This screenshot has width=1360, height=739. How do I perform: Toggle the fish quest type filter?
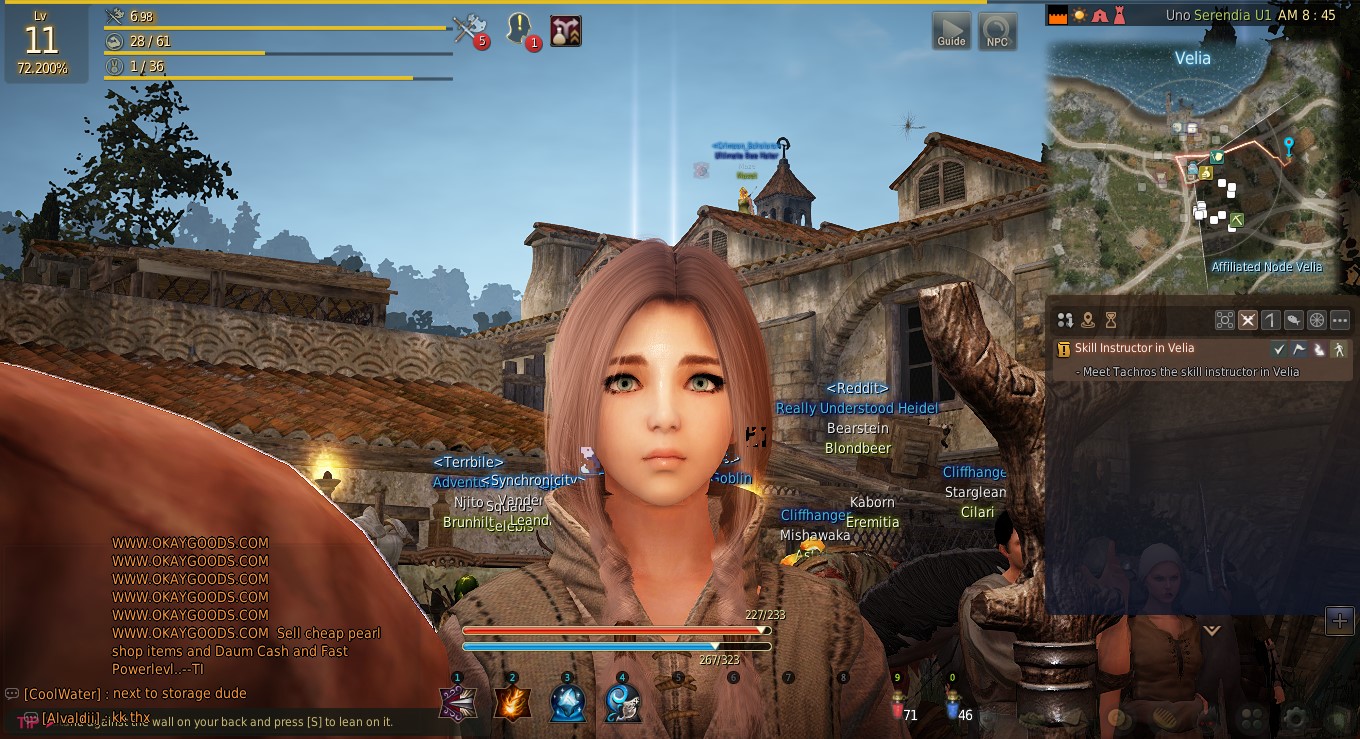[x=1294, y=320]
